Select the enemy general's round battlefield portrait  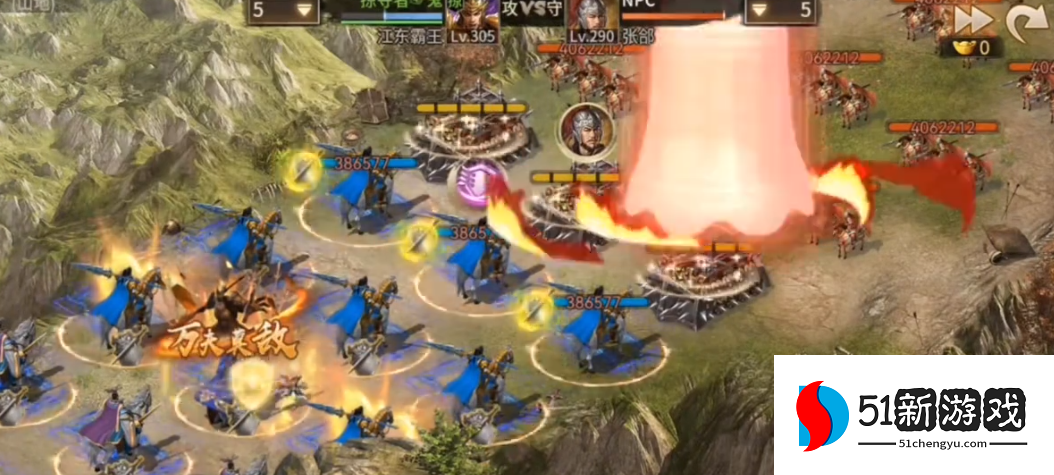[x=582, y=128]
